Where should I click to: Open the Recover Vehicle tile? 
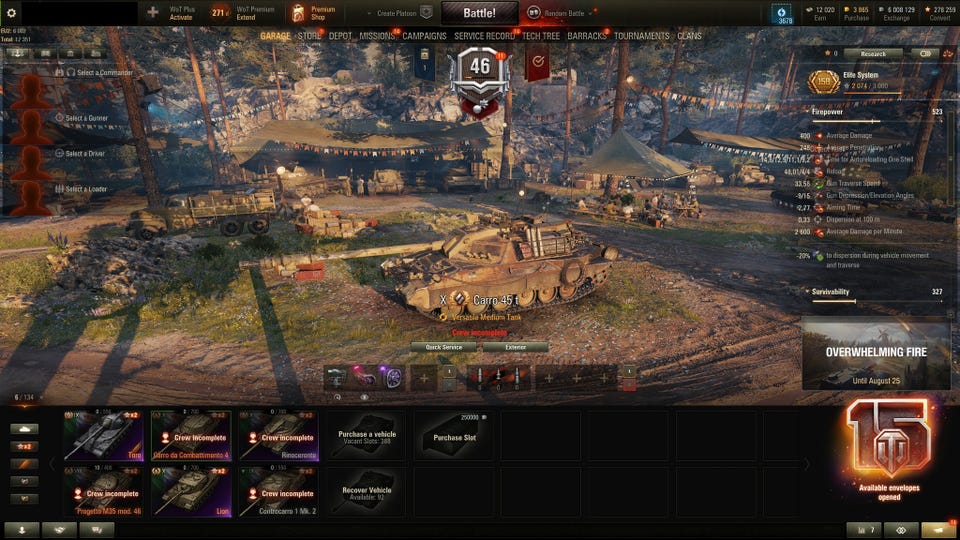tap(366, 491)
